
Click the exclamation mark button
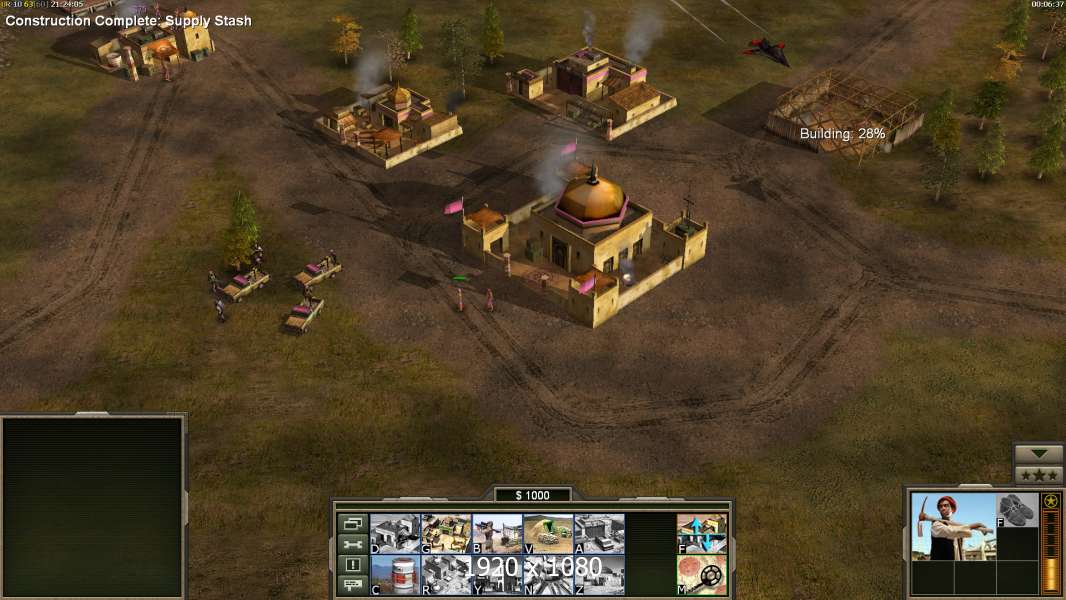352,565
